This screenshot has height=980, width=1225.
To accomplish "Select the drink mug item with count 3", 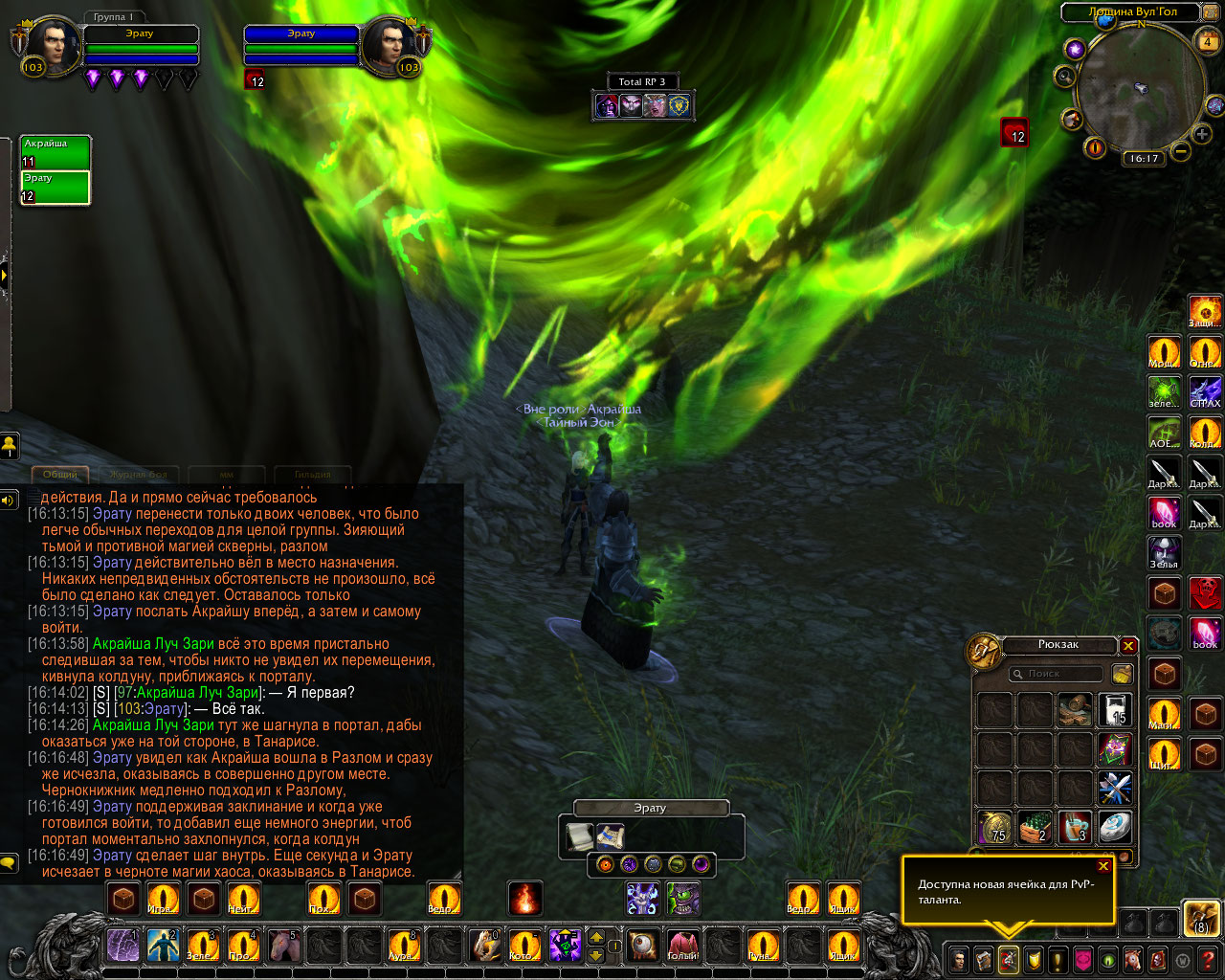I will [1075, 827].
